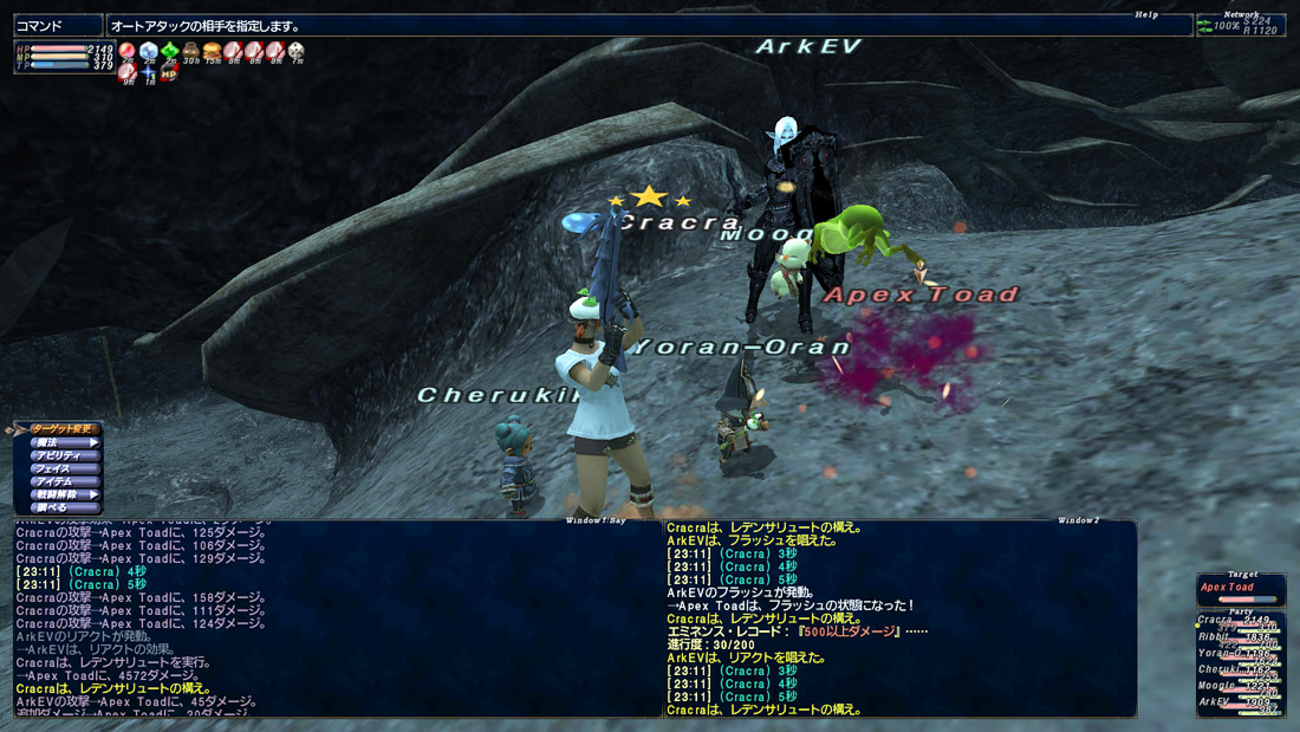
Task: Click the blue sparkle buff icon
Action: click(x=149, y=72)
